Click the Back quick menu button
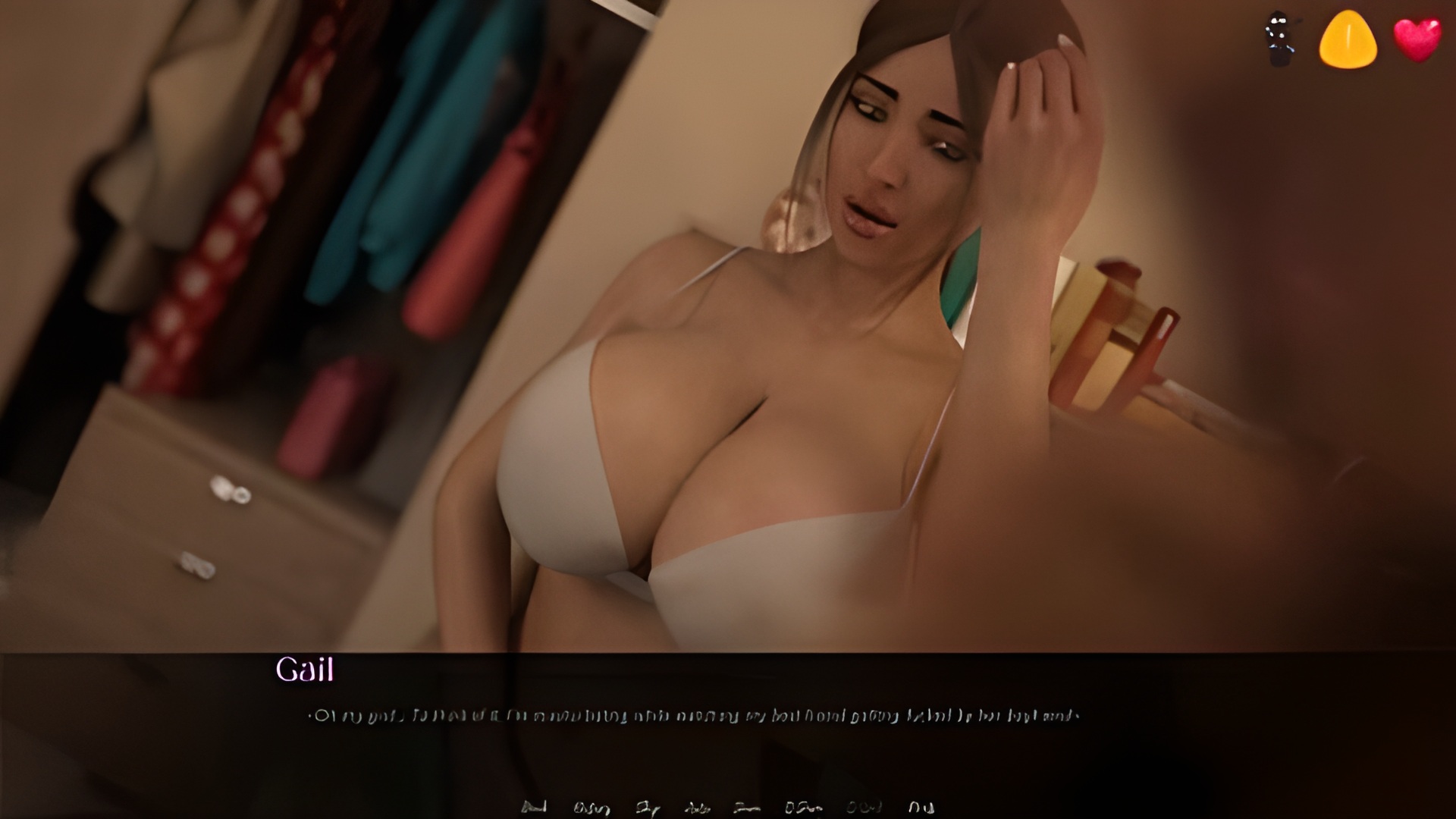 click(535, 808)
